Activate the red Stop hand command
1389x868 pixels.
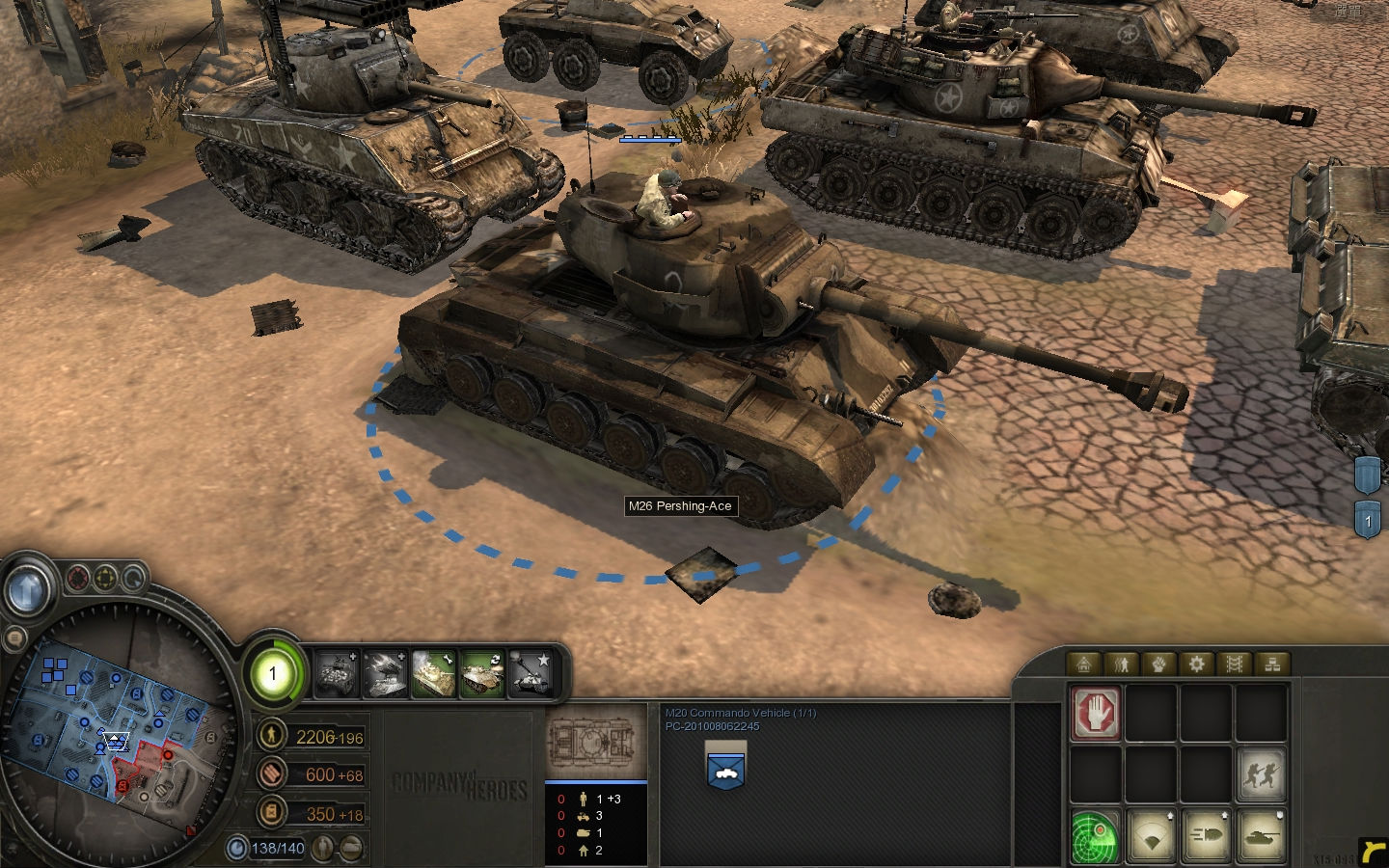tap(1096, 714)
